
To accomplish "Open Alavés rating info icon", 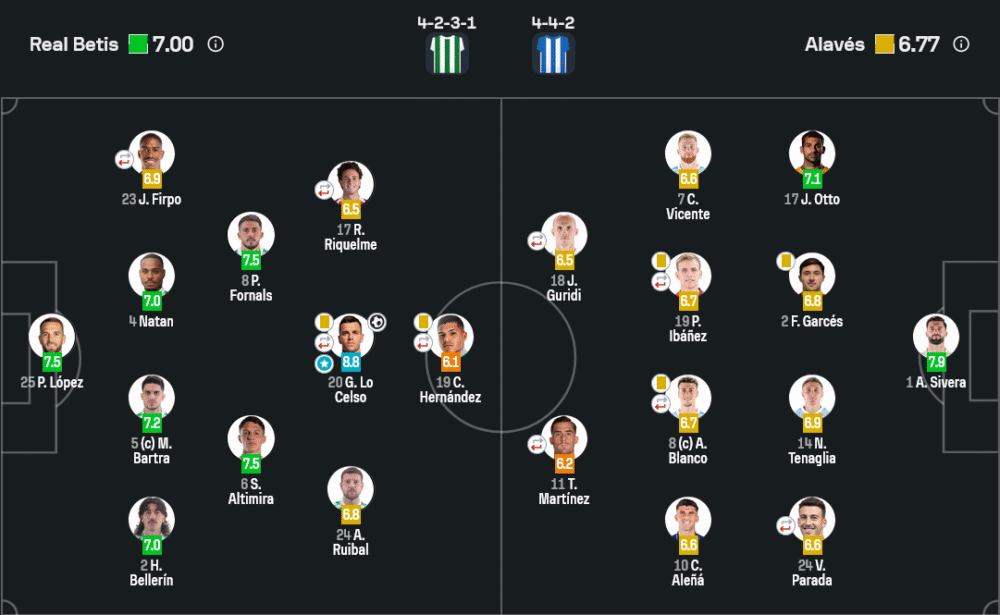I will (961, 44).
